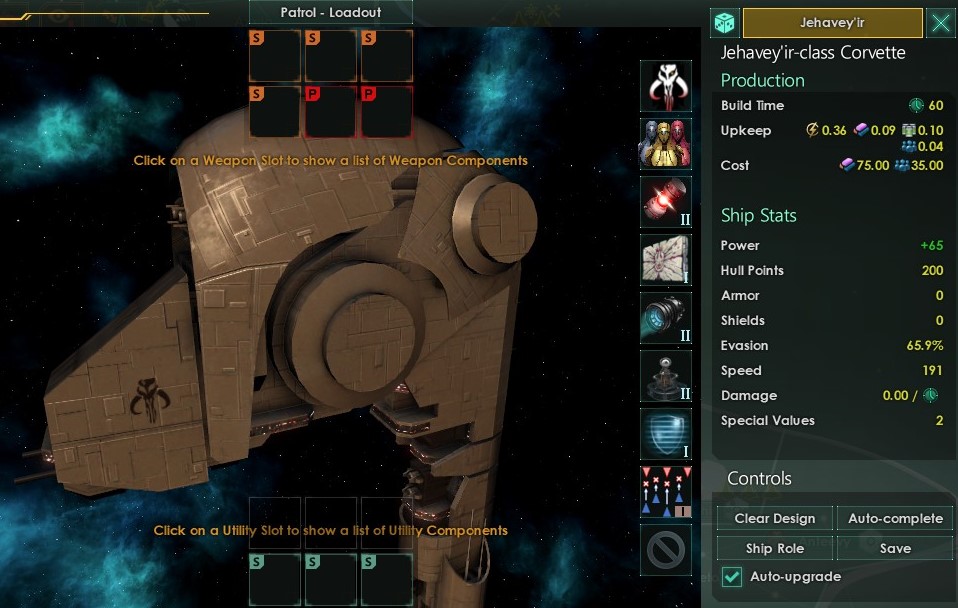Open the combat tactics arrows component
Image resolution: width=958 pixels, height=608 pixels.
[665, 492]
